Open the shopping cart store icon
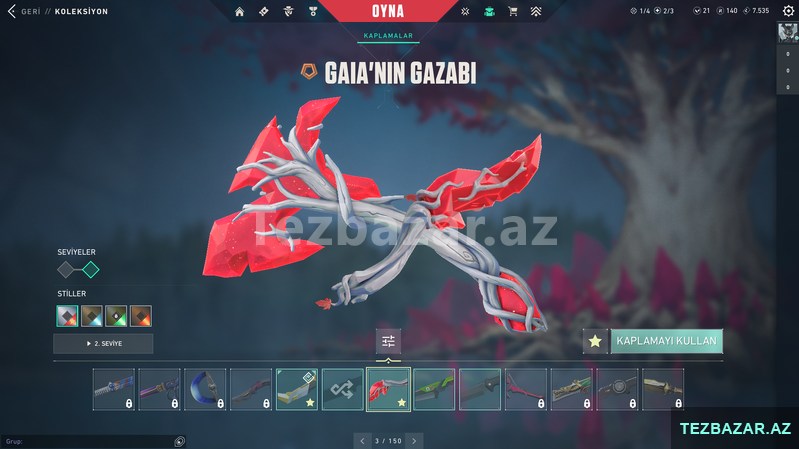This screenshot has width=799, height=449. coord(513,11)
